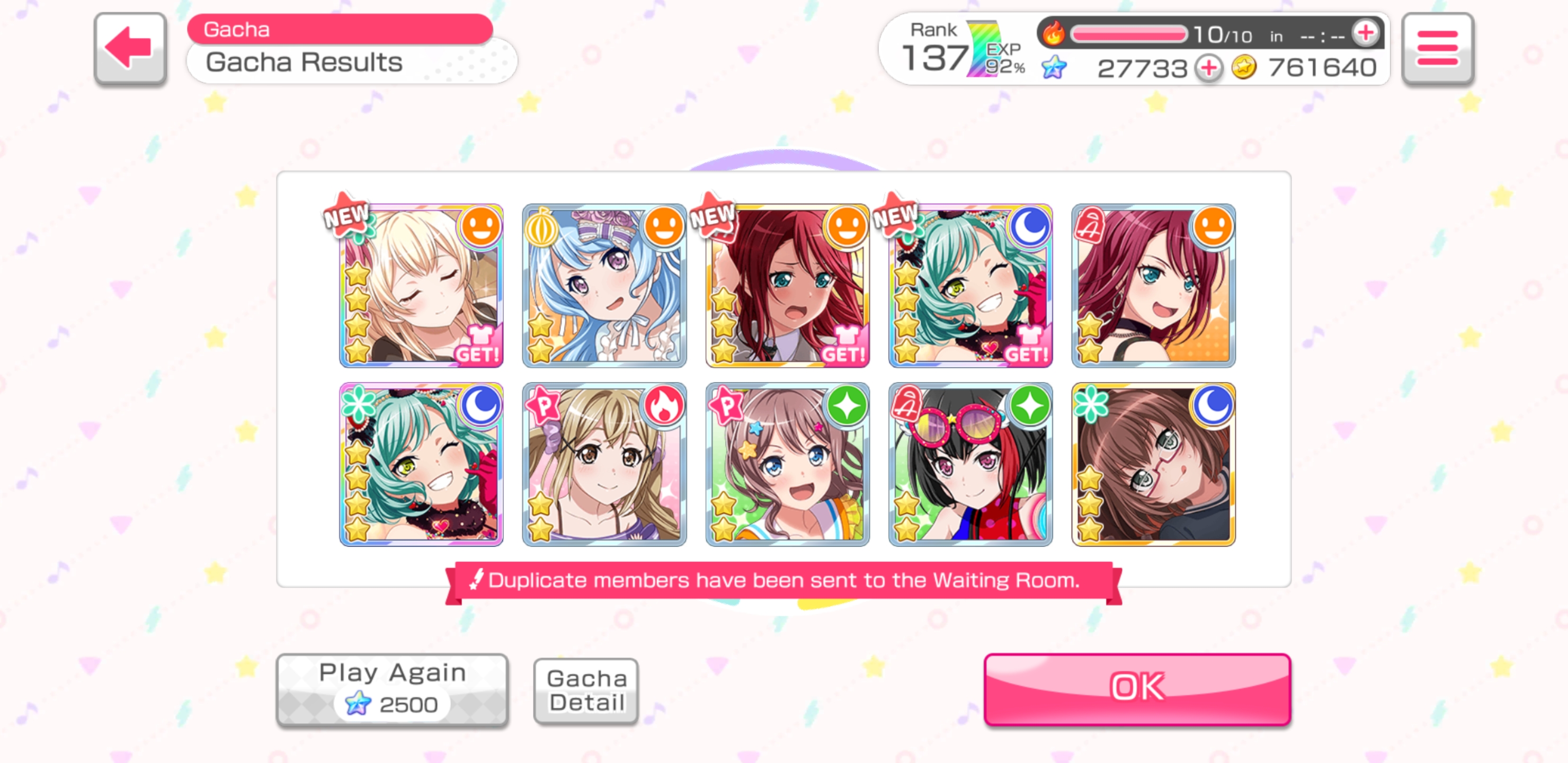Image resolution: width=1568 pixels, height=763 pixels.
Task: Inspect the new red-haired three-star card
Action: click(x=787, y=286)
